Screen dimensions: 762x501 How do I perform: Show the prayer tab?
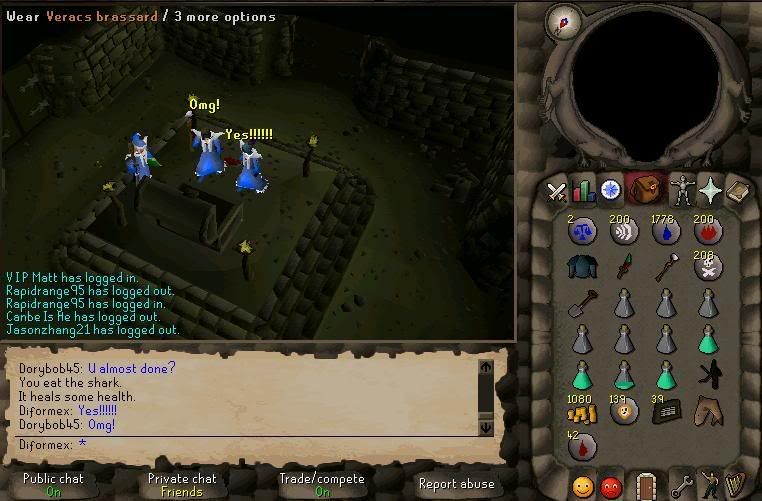click(711, 190)
